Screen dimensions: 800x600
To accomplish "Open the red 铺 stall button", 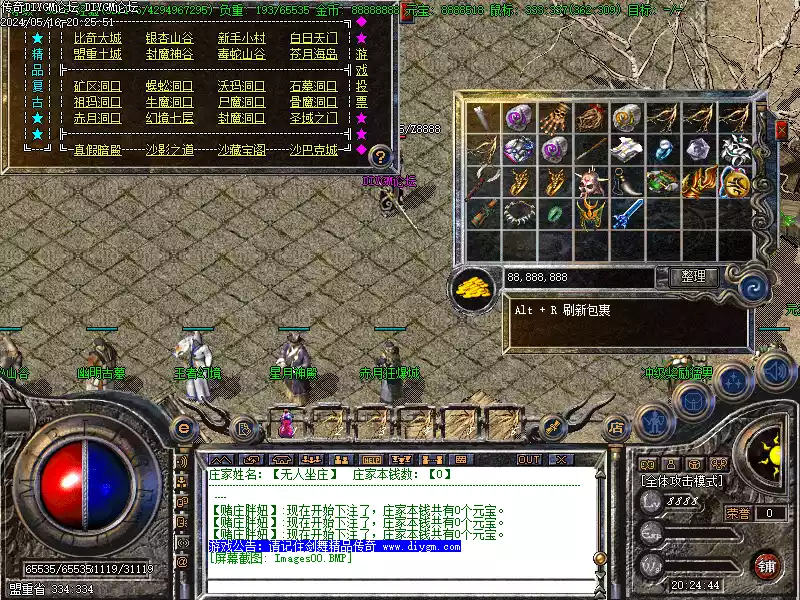I will pyautogui.click(x=766, y=565).
